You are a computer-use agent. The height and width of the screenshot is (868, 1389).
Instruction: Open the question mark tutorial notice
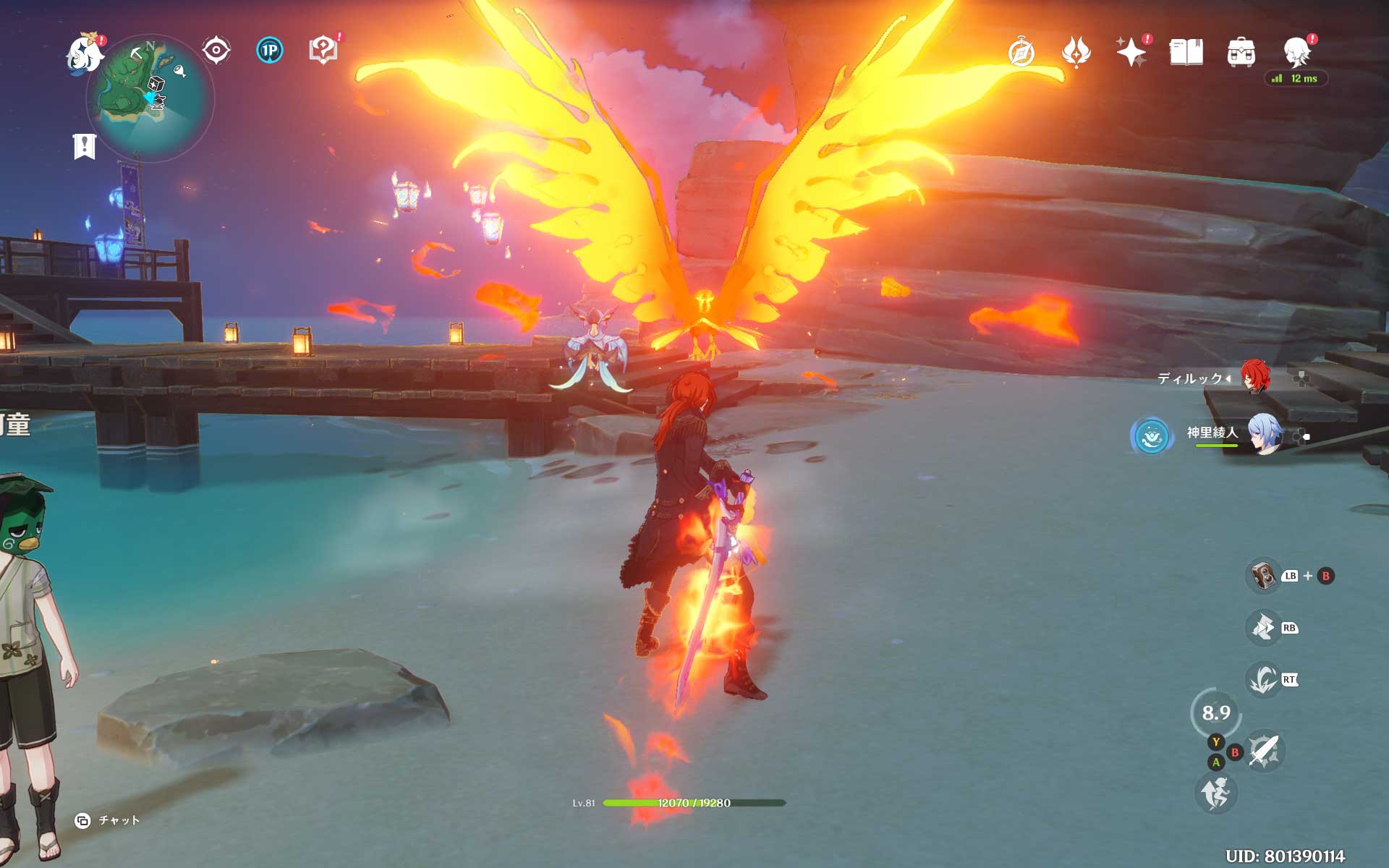pos(323,51)
